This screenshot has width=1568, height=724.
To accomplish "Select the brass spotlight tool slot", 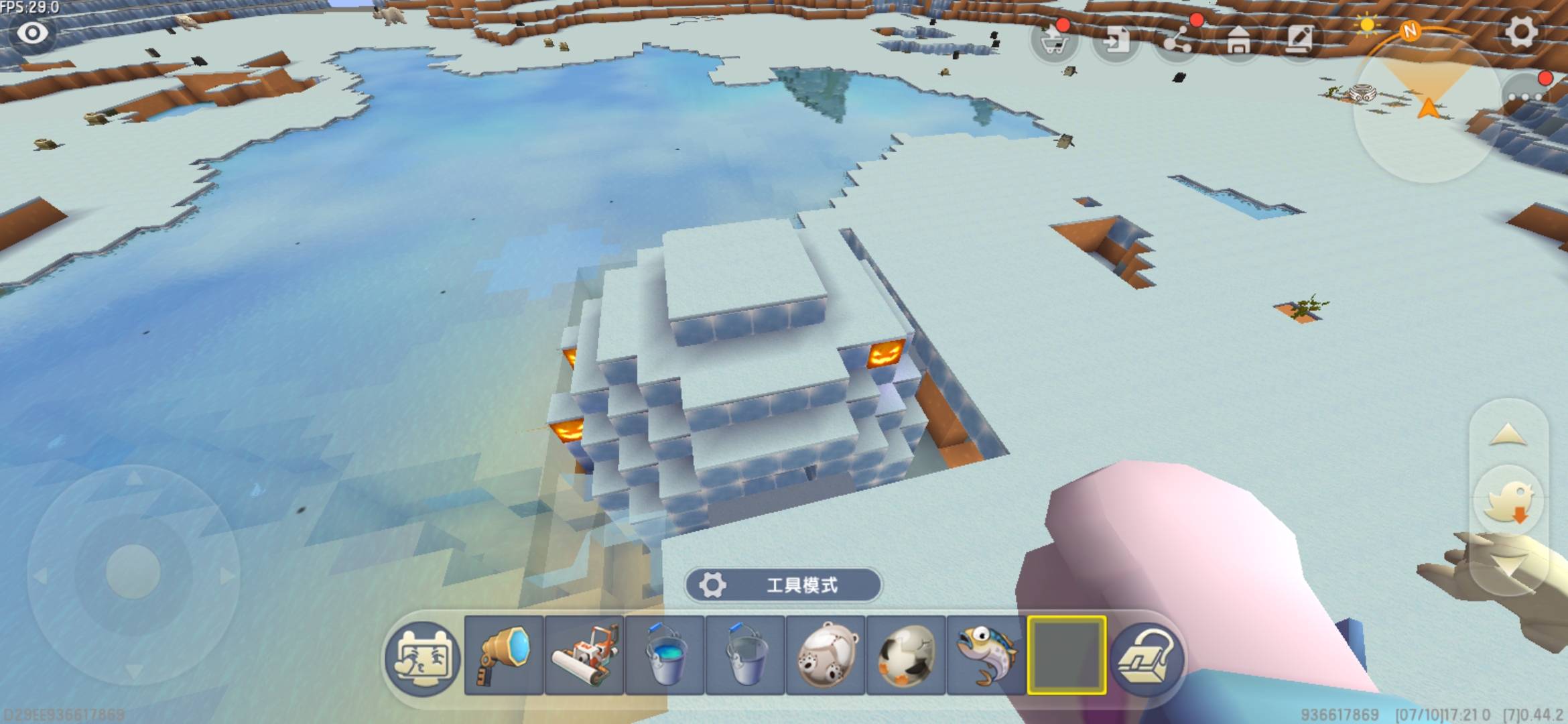I will [503, 655].
